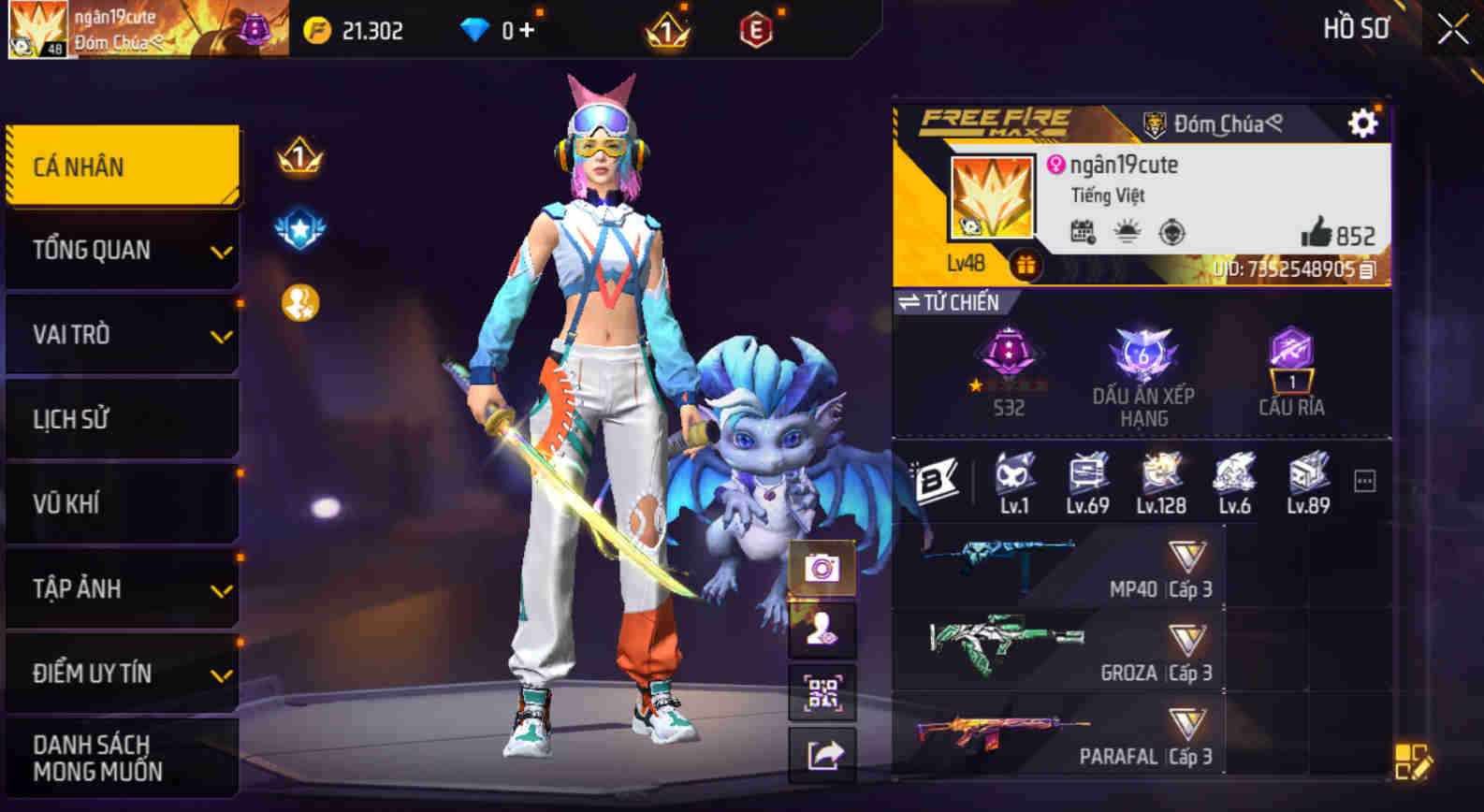Viewport: 1484px width, 812px height.
Task: Expand the VAI TRÒ menu
Action: coord(122,334)
